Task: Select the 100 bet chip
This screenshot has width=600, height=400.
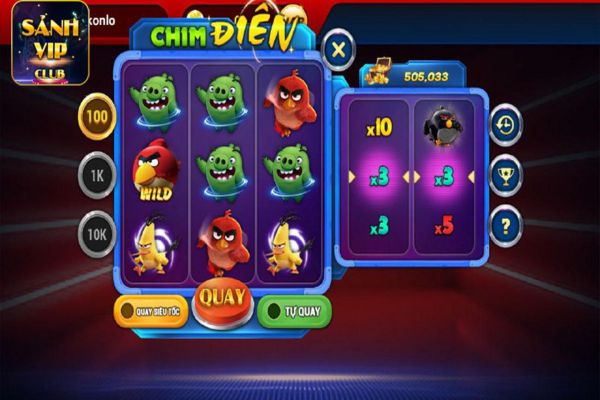Action: coord(97,117)
